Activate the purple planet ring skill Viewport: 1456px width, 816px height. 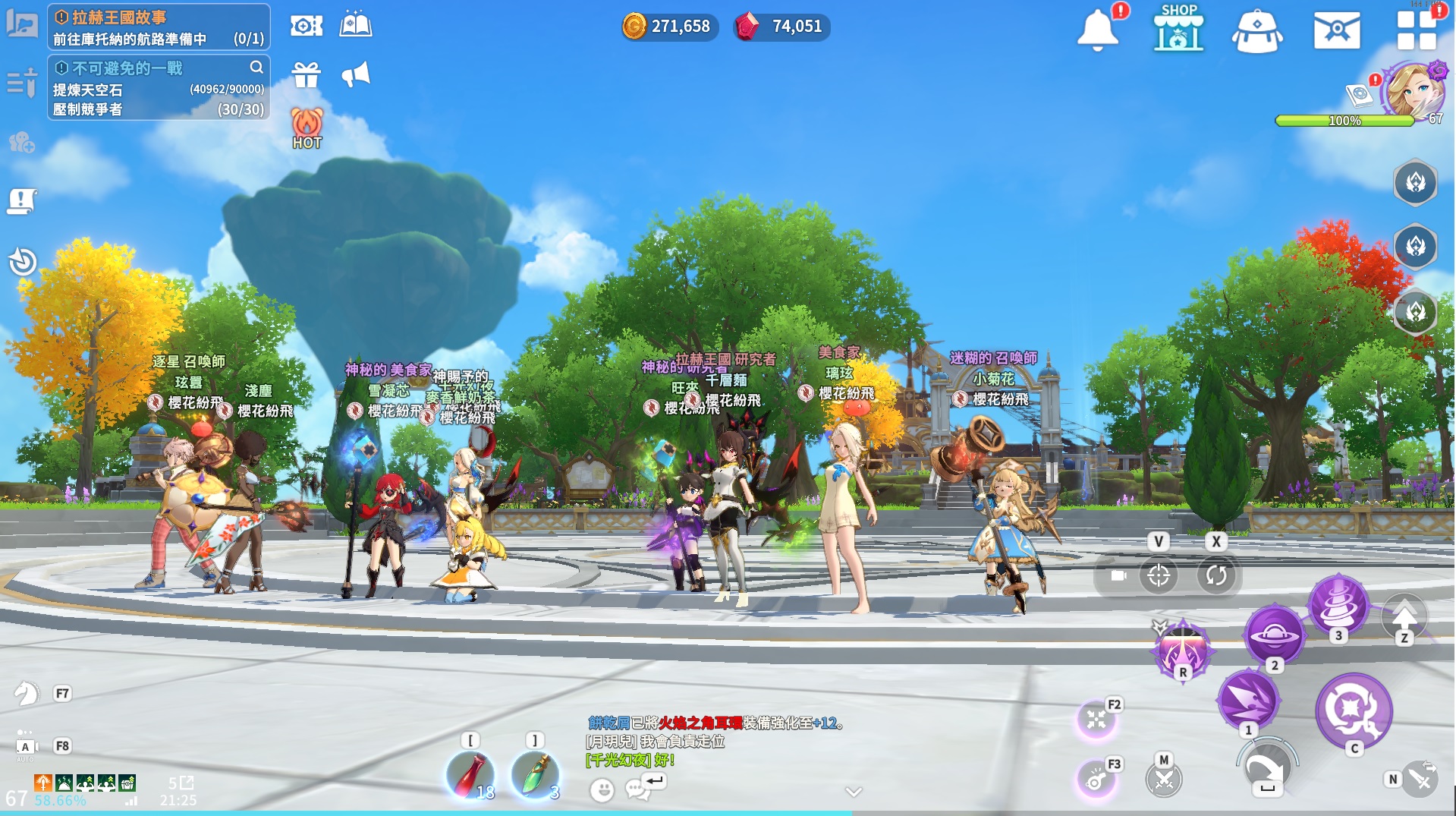(x=1274, y=635)
